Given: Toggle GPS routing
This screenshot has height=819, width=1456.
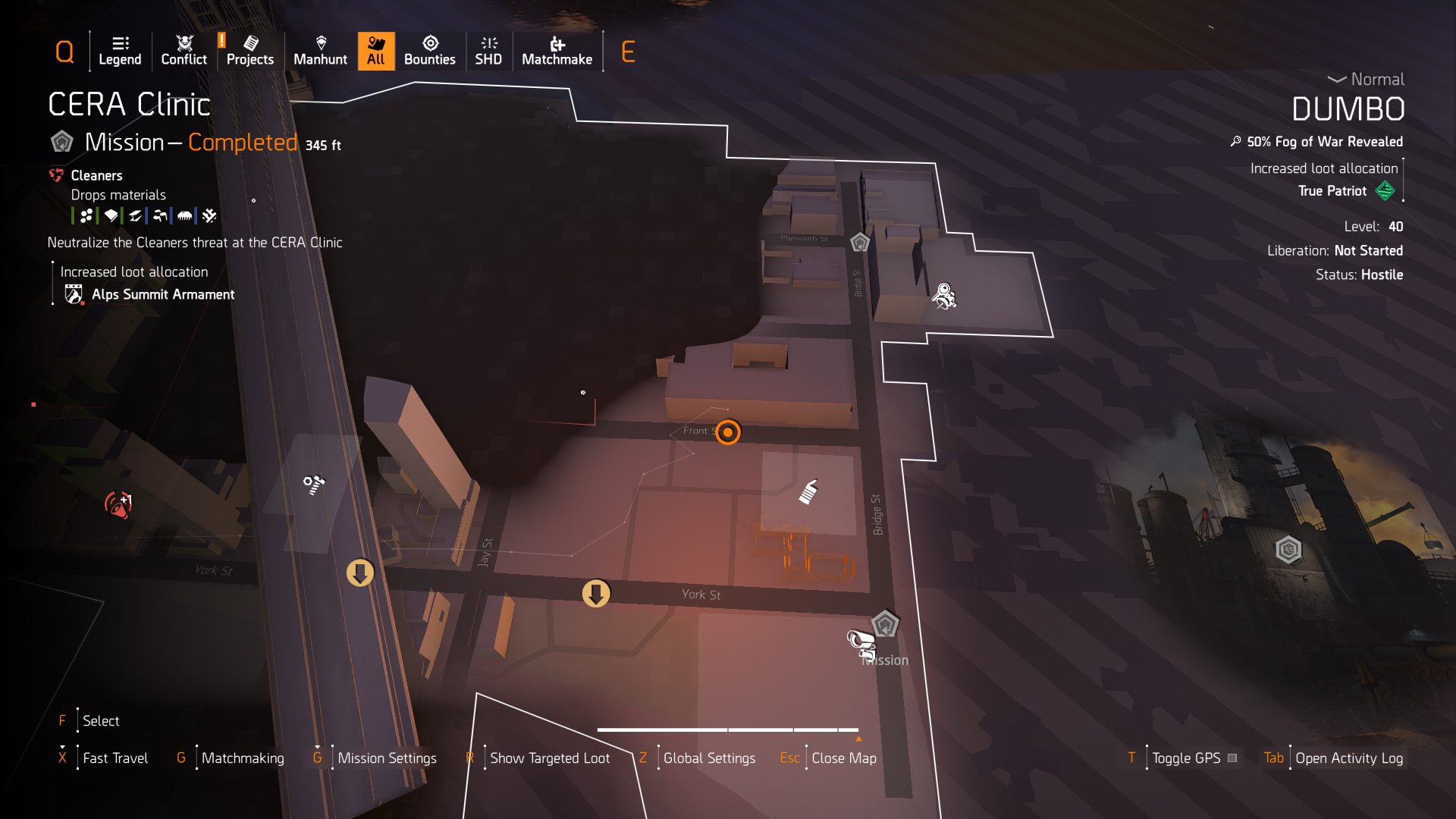Looking at the screenshot, I should click(x=1186, y=758).
